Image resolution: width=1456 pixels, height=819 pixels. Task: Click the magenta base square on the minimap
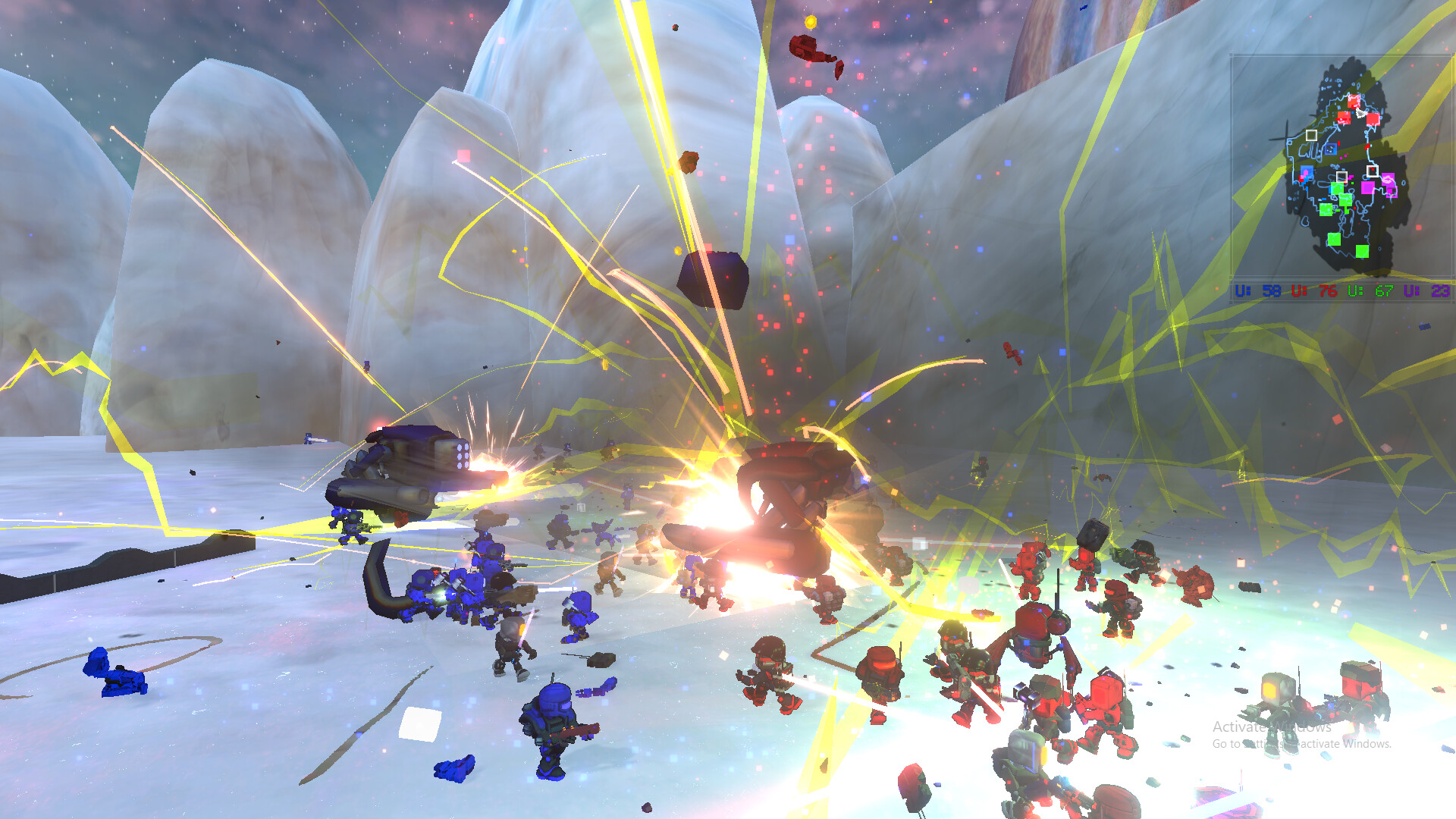[x=1367, y=187]
